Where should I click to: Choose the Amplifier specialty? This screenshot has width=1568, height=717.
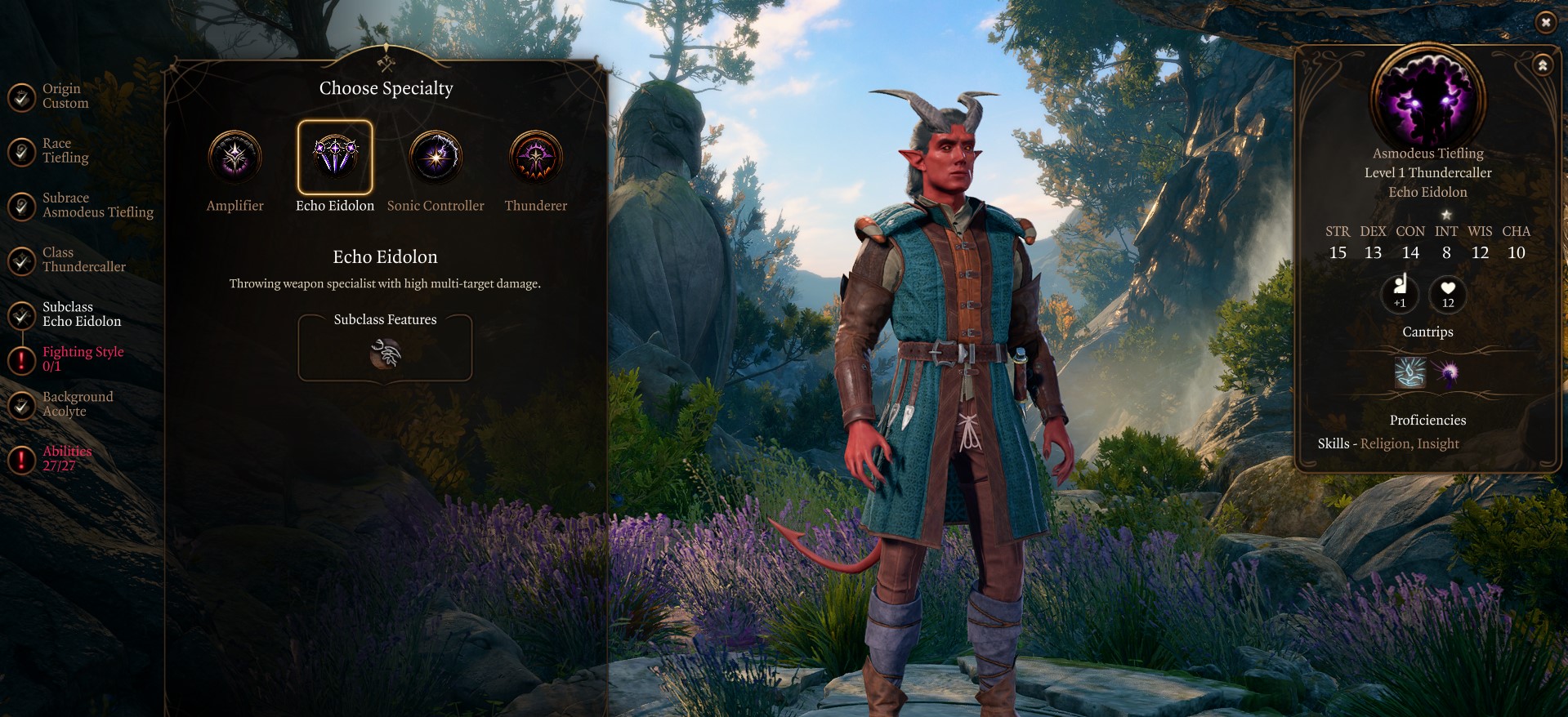click(x=235, y=156)
